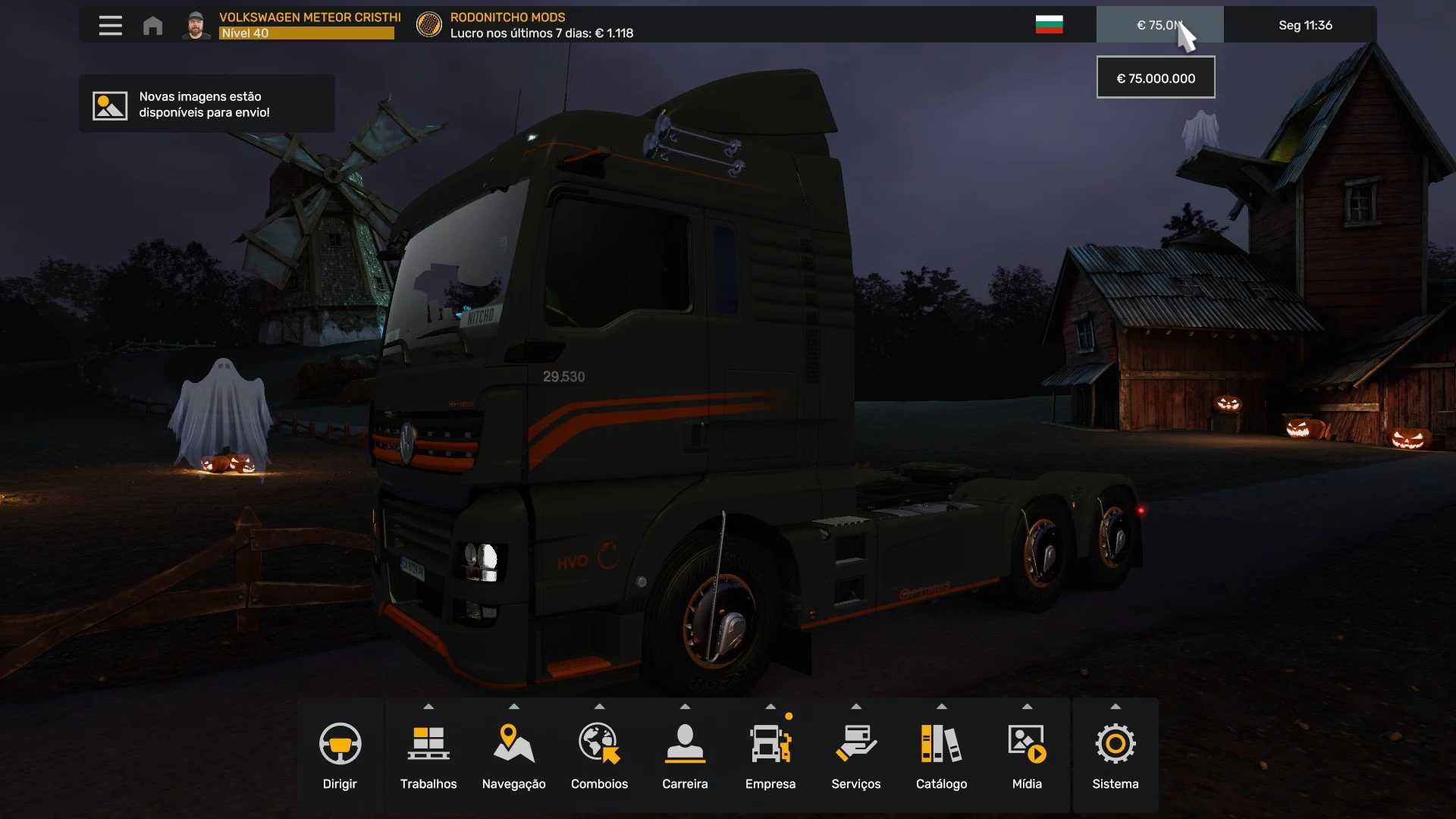Open the Rodonitcho Mods company logo
This screenshot has width=1456, height=819.
[x=429, y=25]
